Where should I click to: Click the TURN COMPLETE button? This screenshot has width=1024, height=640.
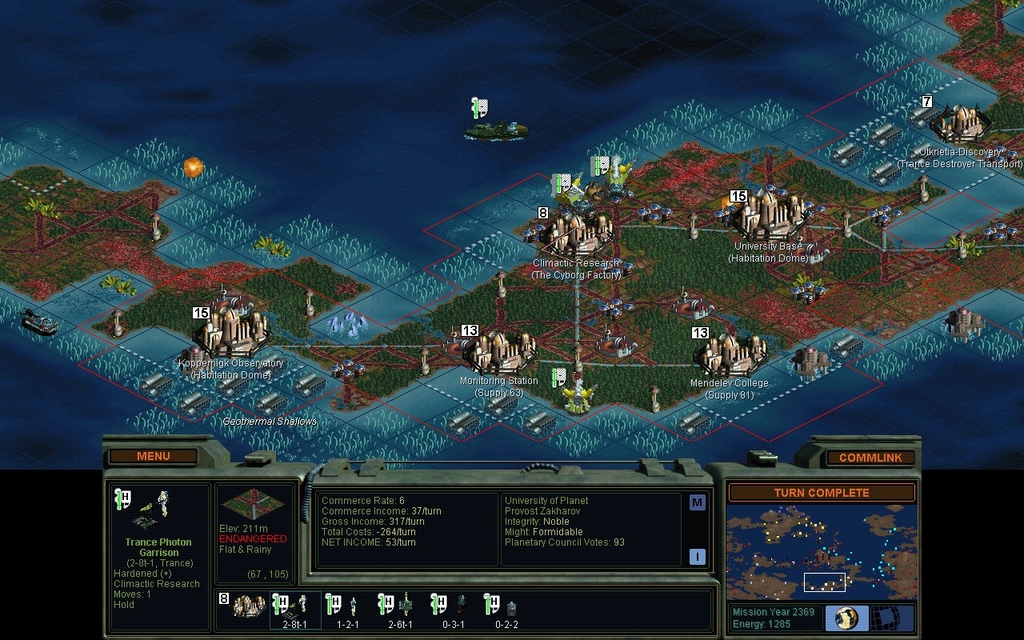coord(820,493)
